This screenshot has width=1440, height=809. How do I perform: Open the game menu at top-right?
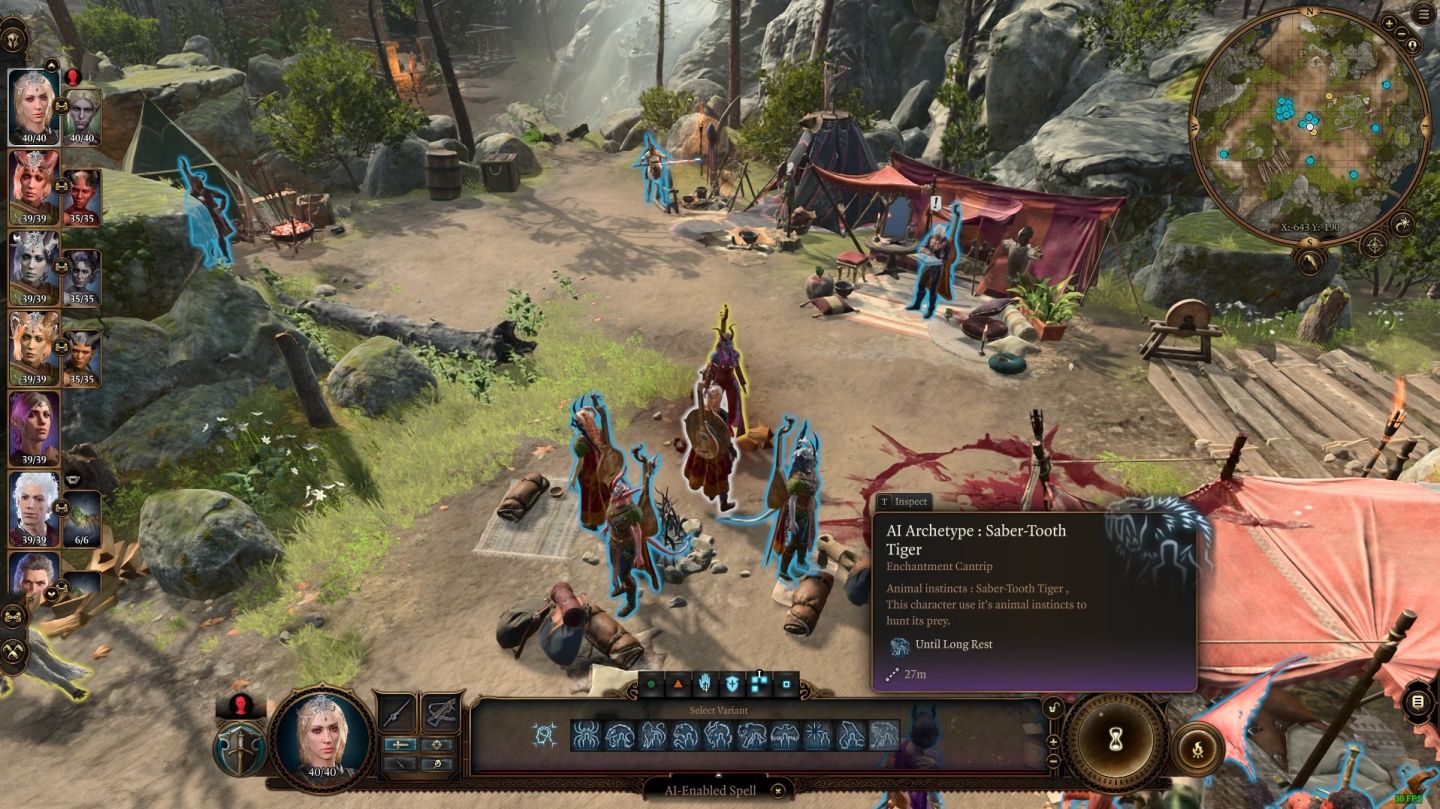point(1422,14)
